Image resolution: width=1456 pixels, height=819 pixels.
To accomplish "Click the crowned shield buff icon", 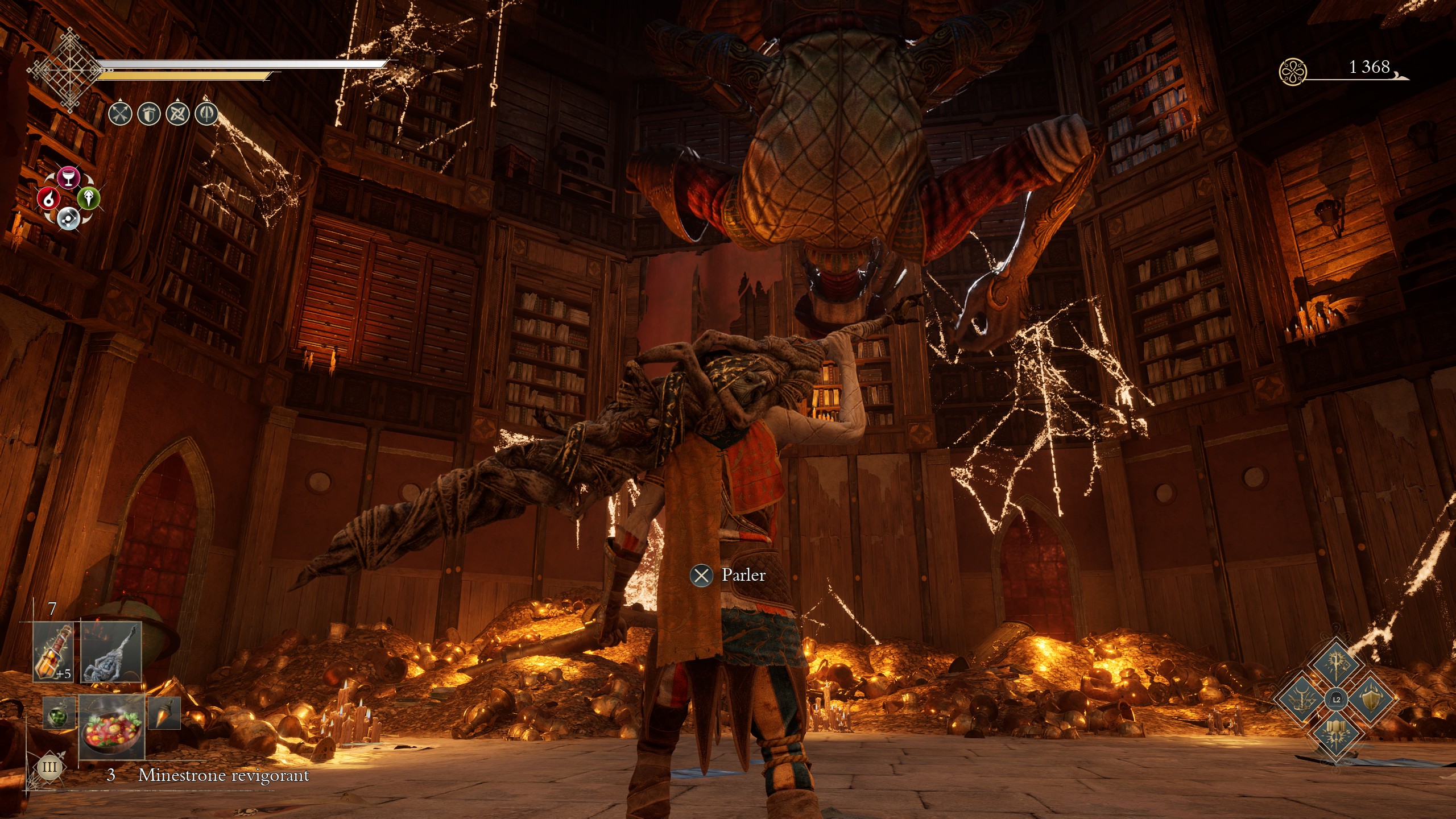I will (148, 114).
